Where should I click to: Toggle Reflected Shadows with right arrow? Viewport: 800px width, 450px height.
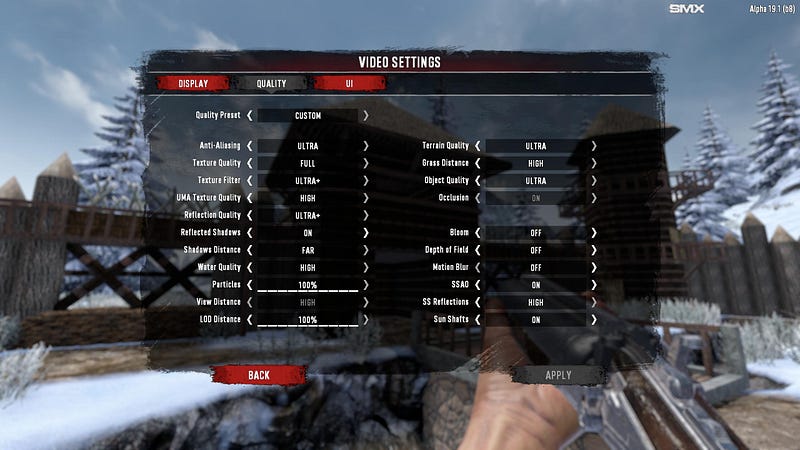tap(366, 232)
